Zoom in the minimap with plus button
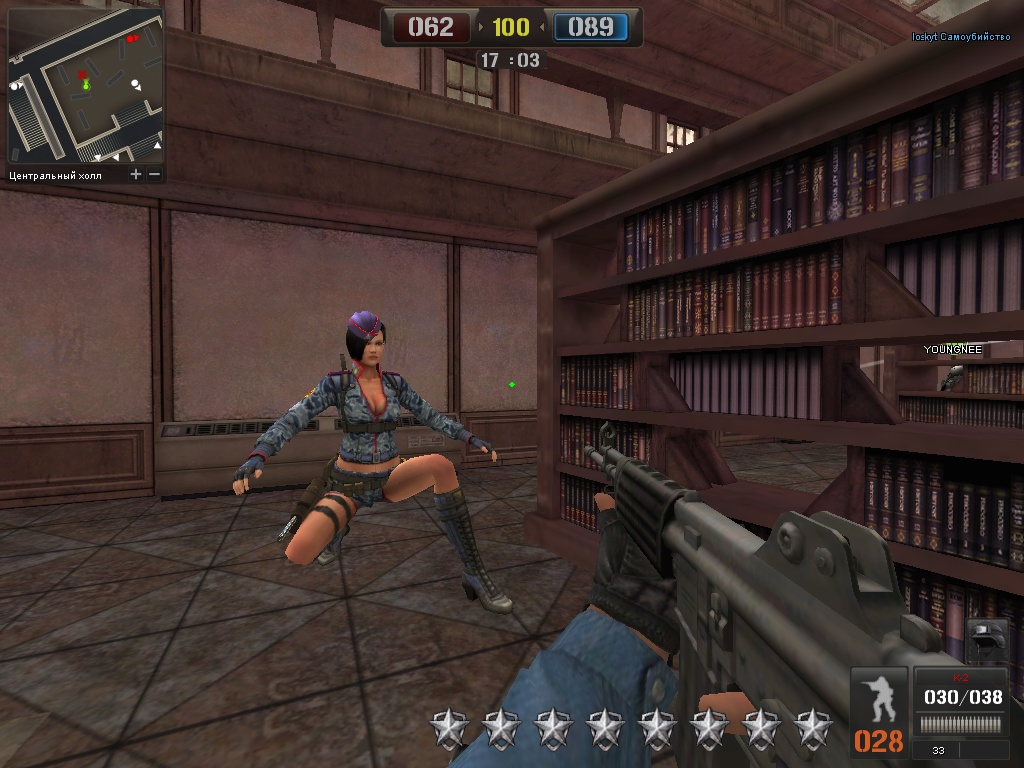1024x768 pixels. pyautogui.click(x=136, y=175)
